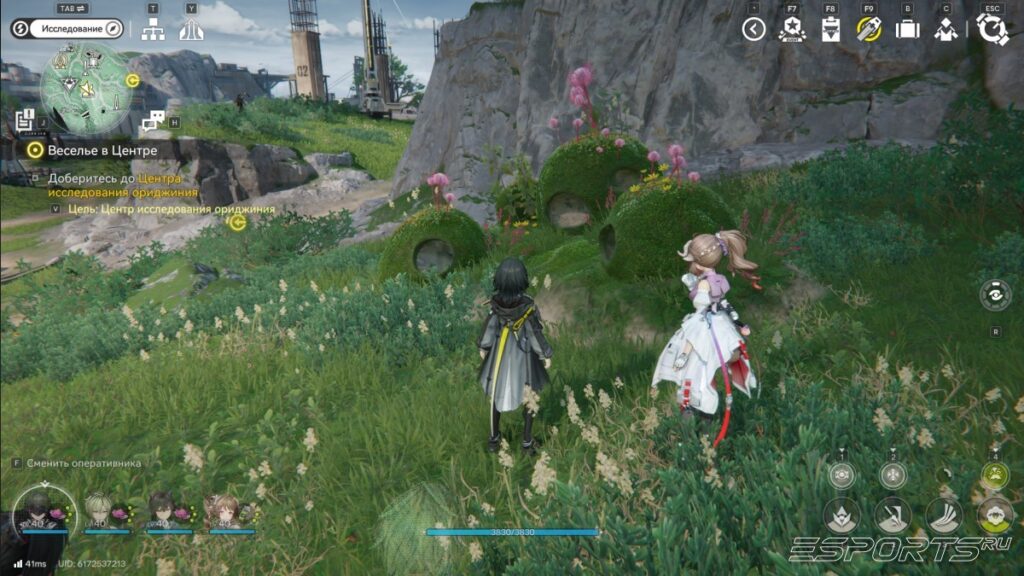Switch to the blond-haired operator portrait
This screenshot has width=1024, height=576.
tap(98, 510)
